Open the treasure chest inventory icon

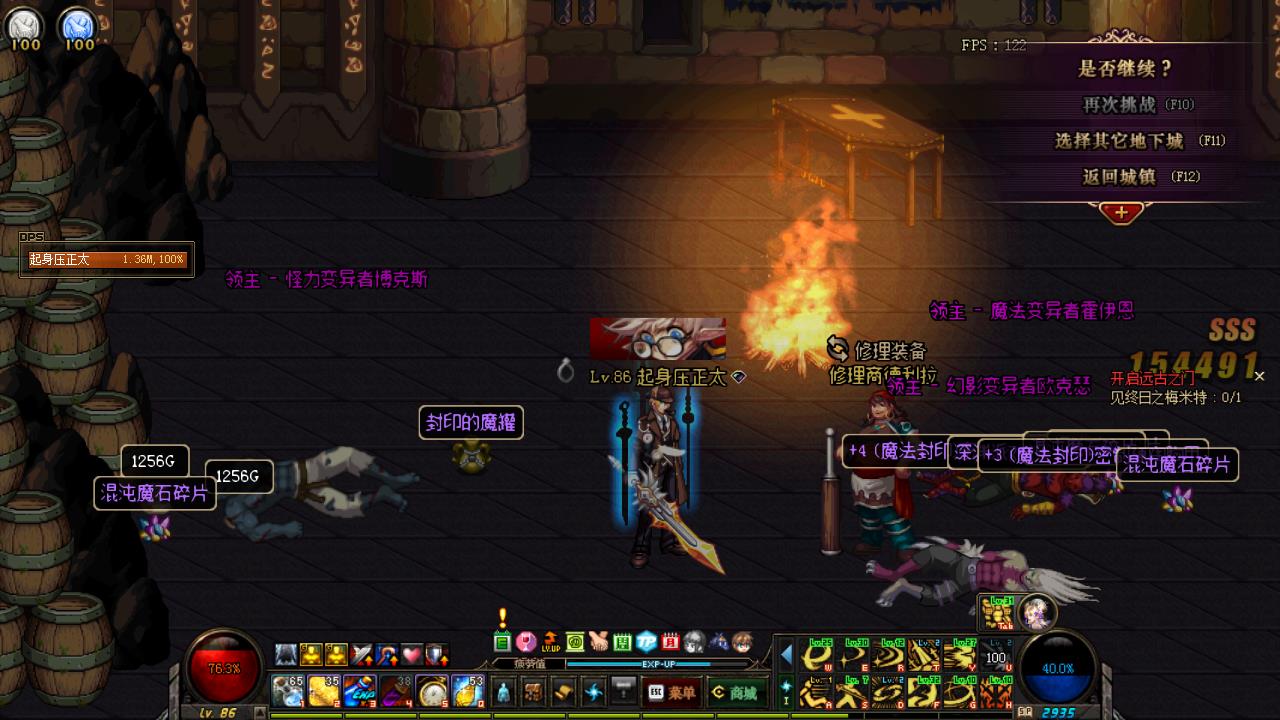(x=534, y=691)
